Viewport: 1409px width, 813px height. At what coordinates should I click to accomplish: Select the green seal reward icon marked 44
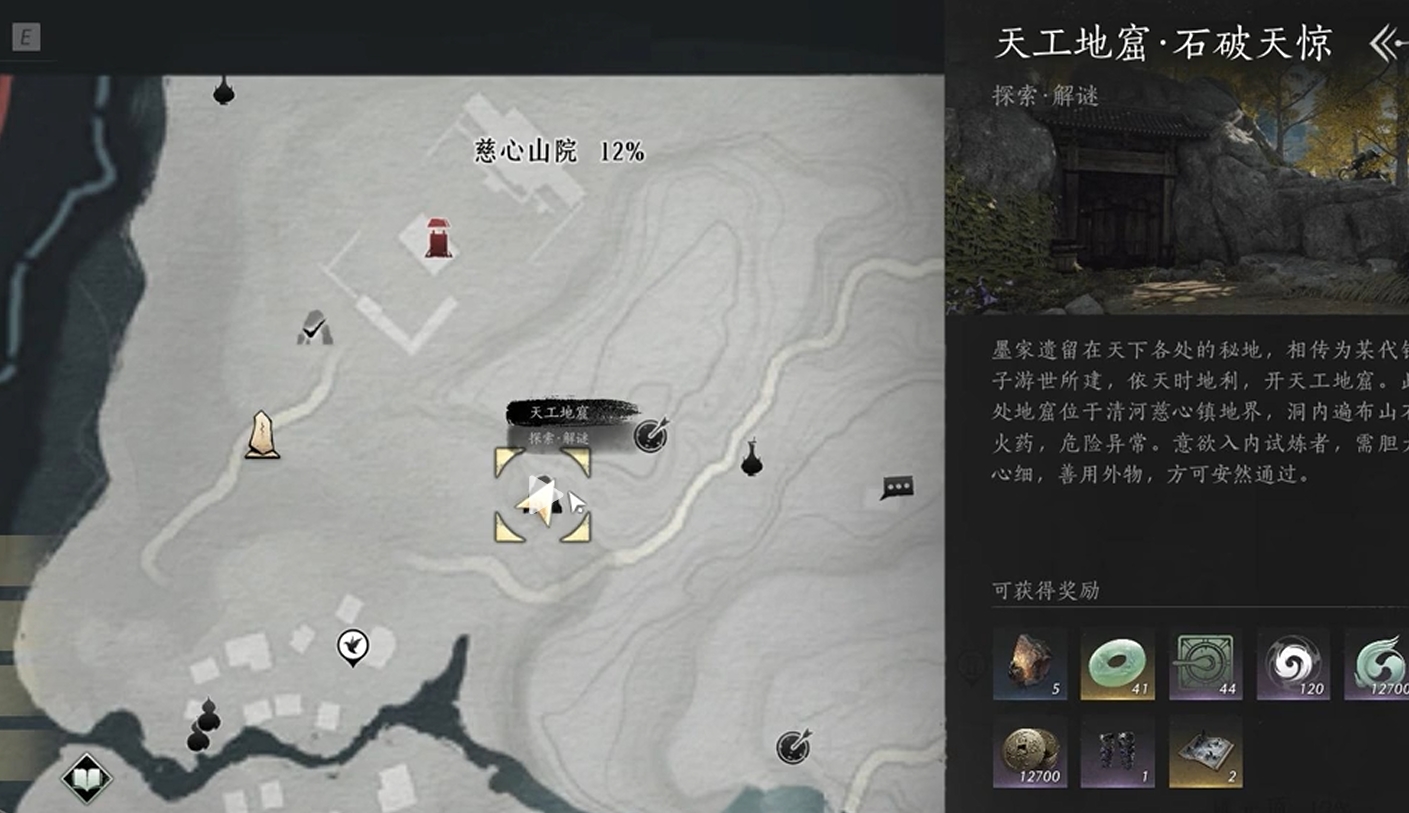(1205, 662)
